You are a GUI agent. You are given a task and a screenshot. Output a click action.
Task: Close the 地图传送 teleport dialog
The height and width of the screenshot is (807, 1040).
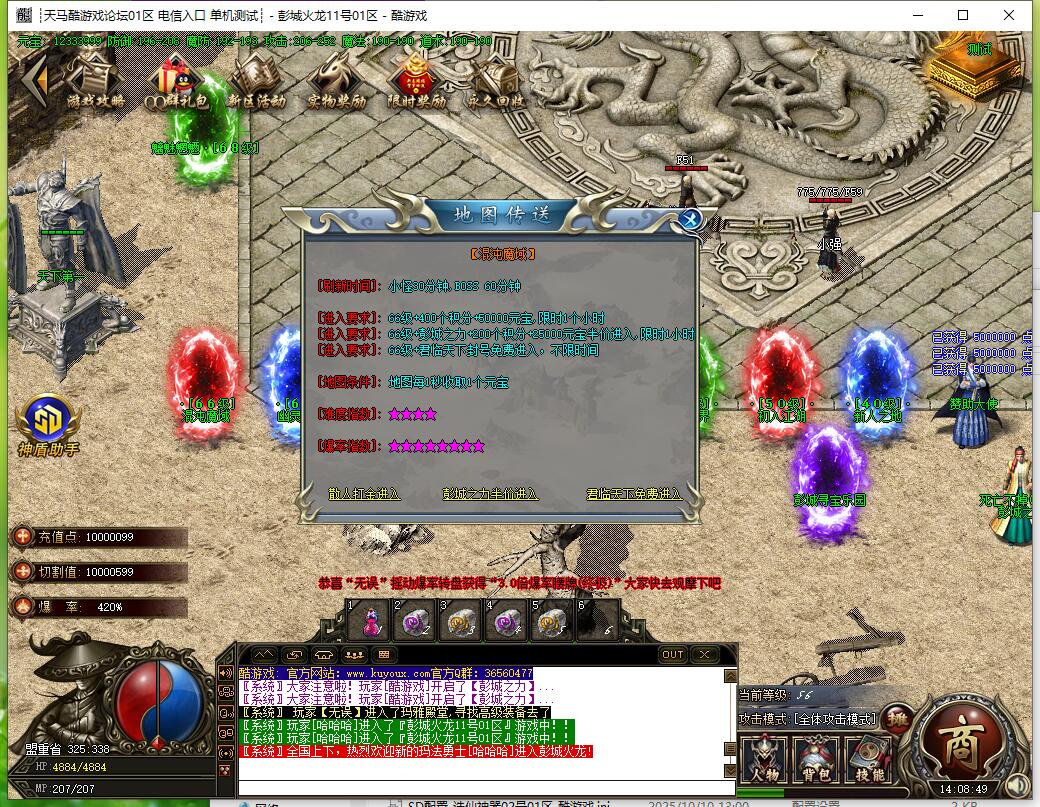point(689,219)
